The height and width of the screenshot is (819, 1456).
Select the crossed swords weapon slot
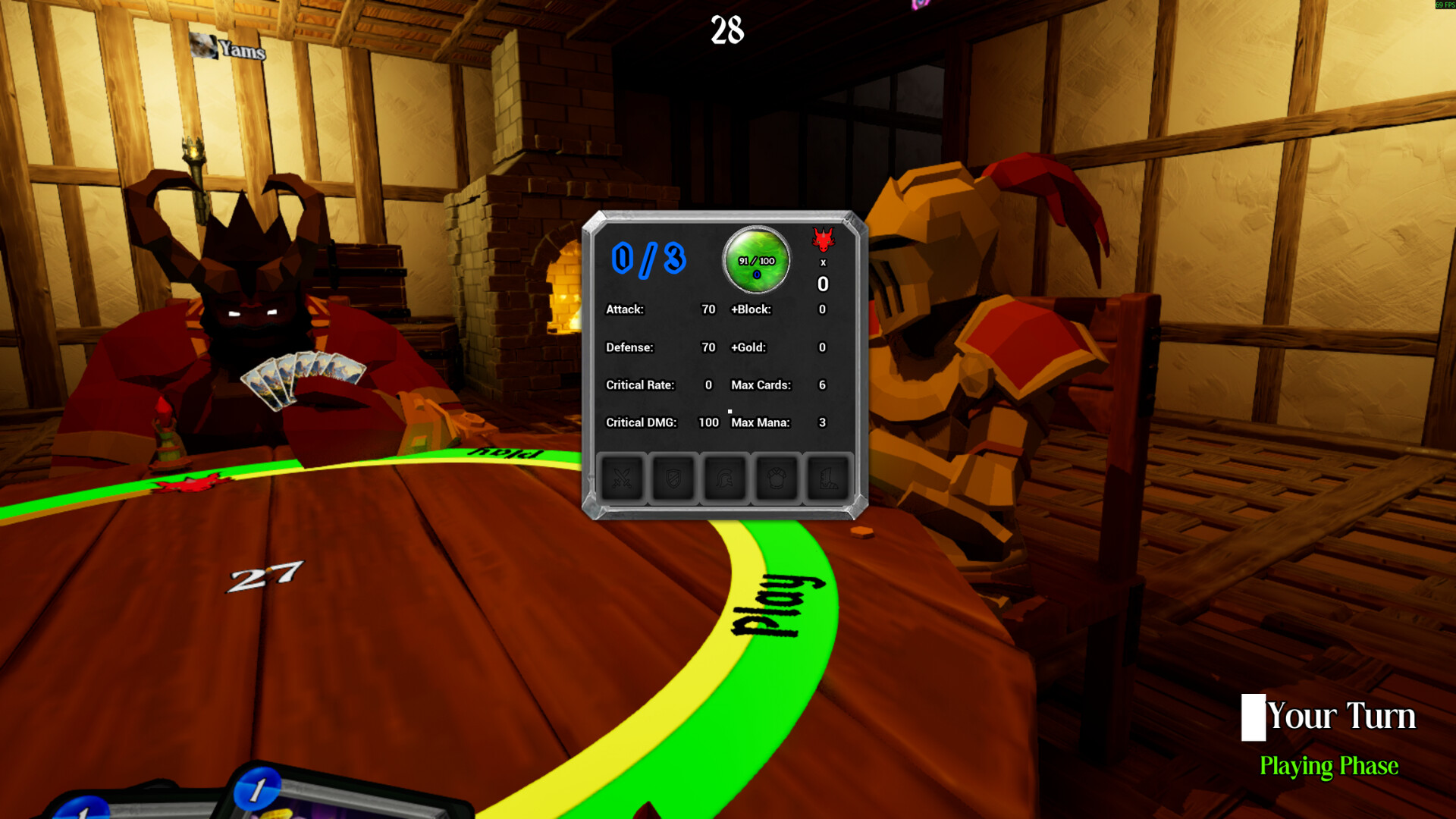click(623, 478)
